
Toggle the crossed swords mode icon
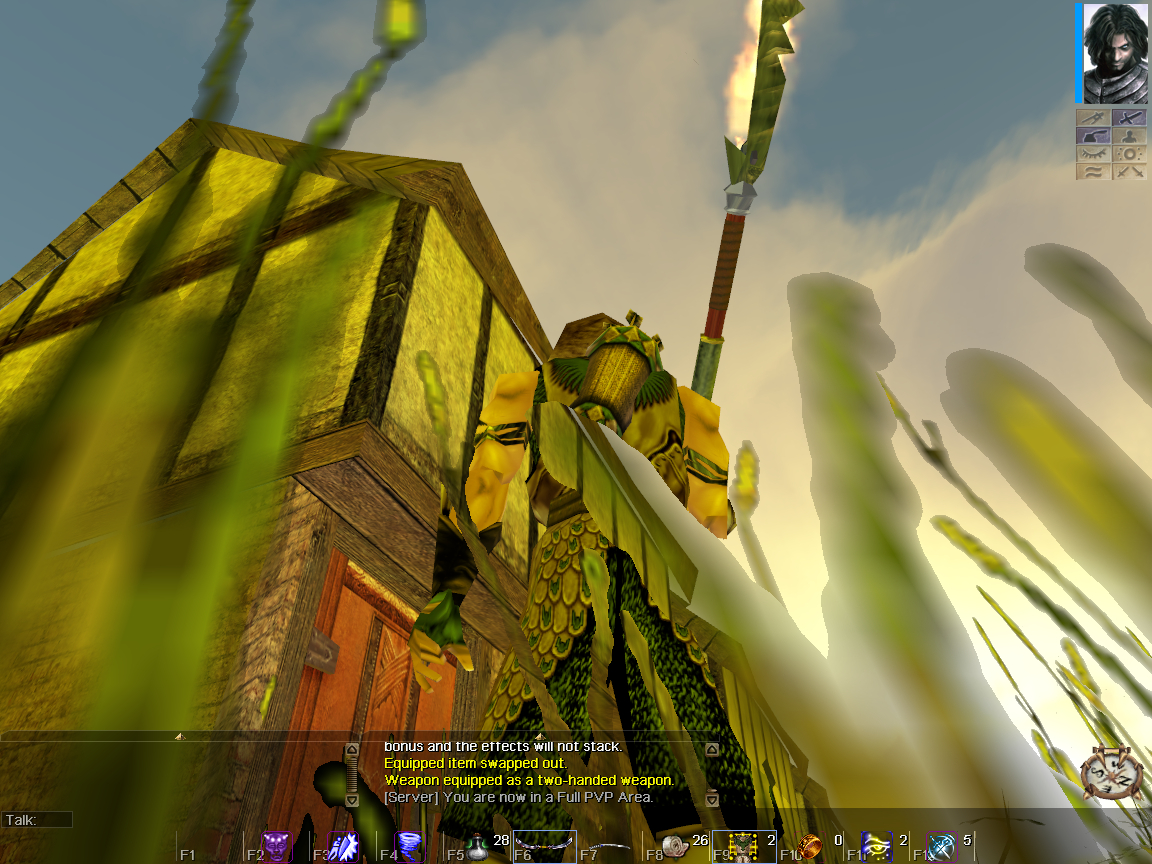(1130, 171)
